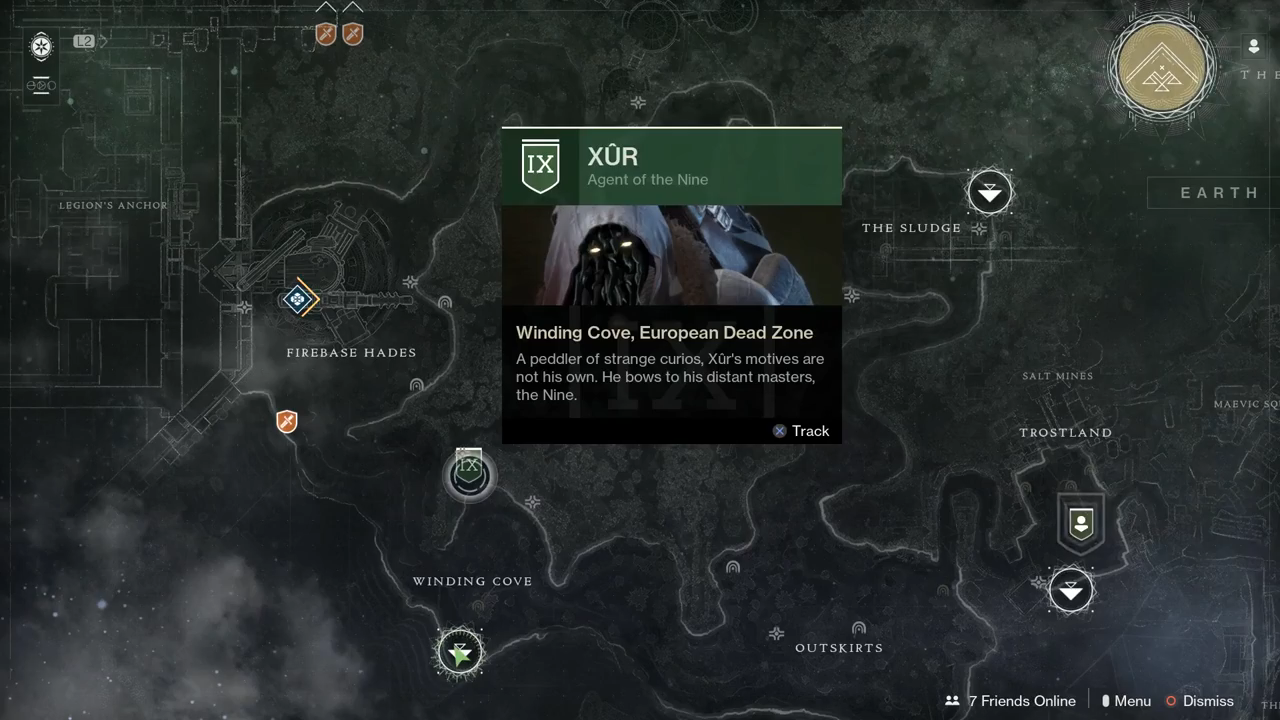Screen dimensions: 1280x720
Task: Choose the landing zone below Trostland vendor
Action: point(1071,591)
